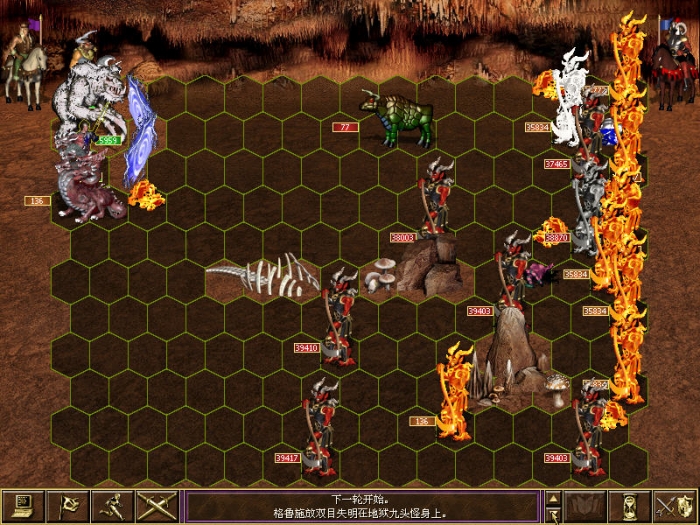
Task: Open the spellbook to cast a spell
Action: pos(584,506)
